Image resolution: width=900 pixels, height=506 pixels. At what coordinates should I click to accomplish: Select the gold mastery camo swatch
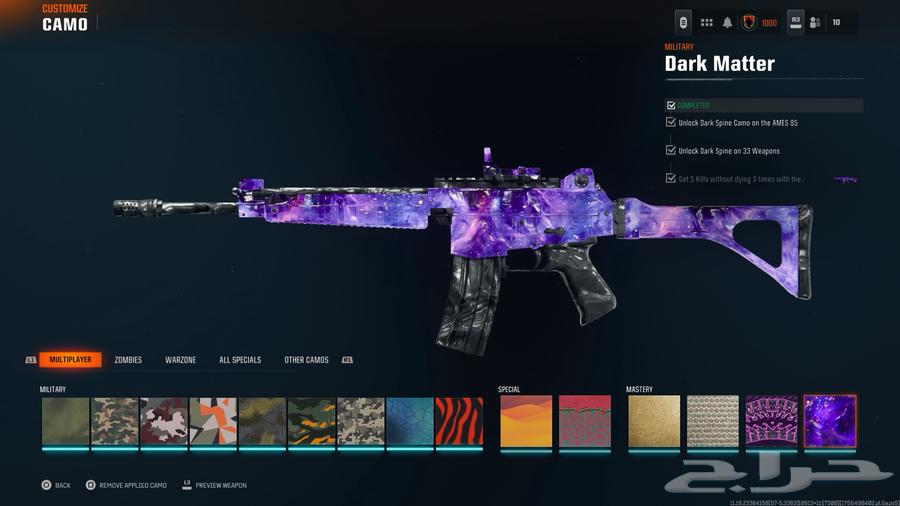coord(654,421)
